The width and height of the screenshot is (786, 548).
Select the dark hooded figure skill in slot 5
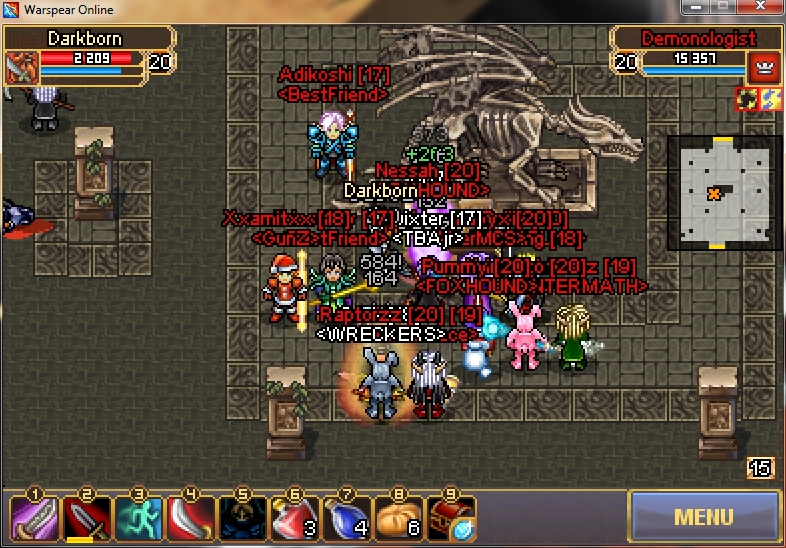[x=242, y=519]
